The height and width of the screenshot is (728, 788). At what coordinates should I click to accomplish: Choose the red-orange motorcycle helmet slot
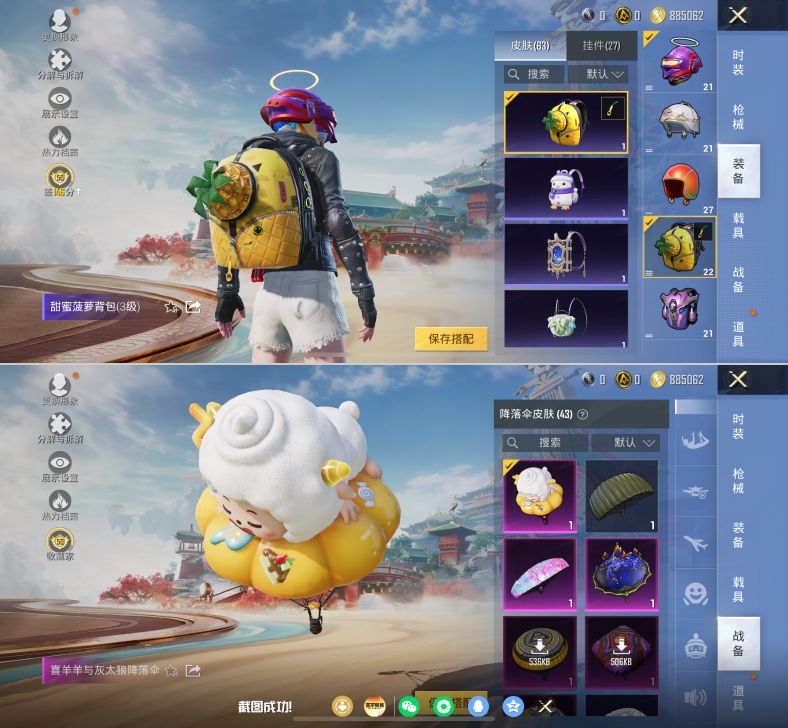pos(680,183)
